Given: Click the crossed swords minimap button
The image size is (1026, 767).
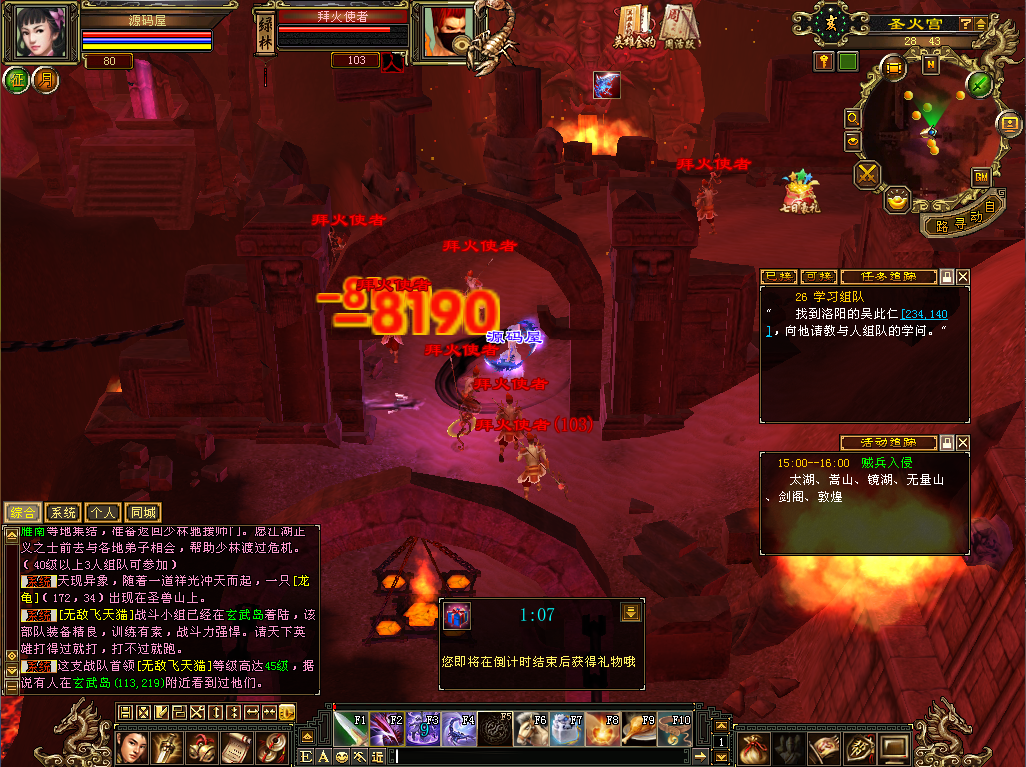Looking at the screenshot, I should point(866,175).
